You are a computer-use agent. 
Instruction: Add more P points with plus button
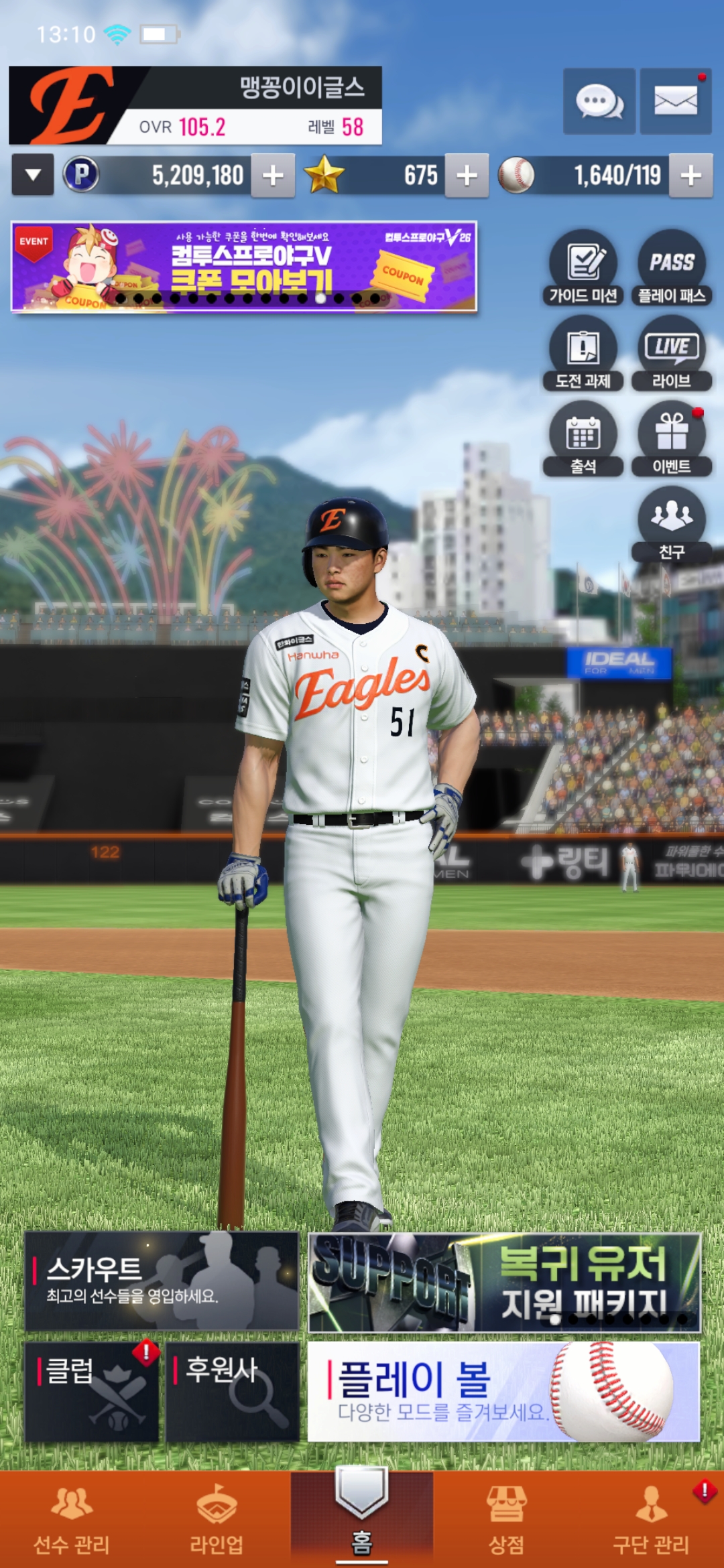(273, 176)
